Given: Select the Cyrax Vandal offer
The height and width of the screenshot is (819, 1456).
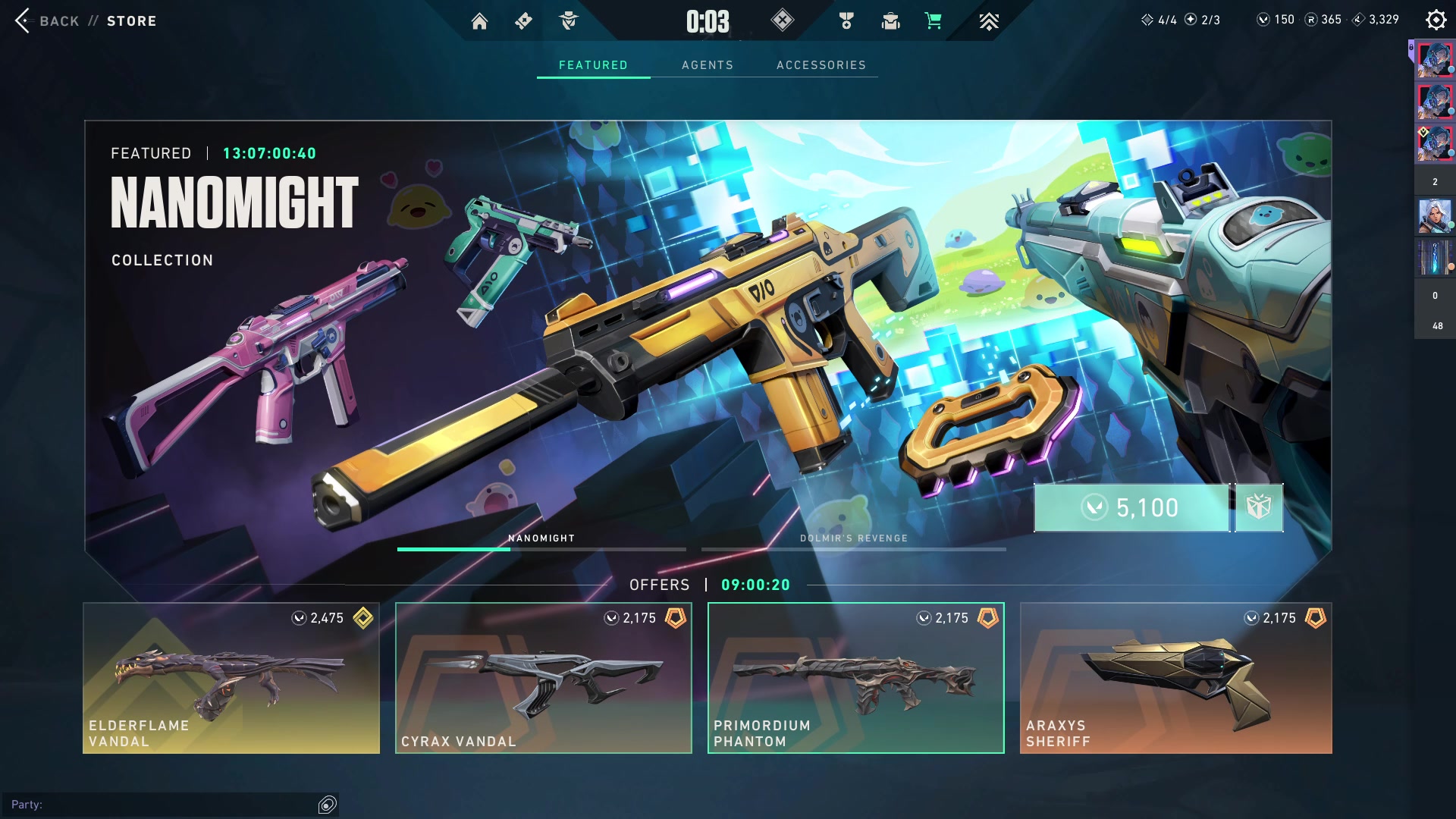Looking at the screenshot, I should pos(544,678).
